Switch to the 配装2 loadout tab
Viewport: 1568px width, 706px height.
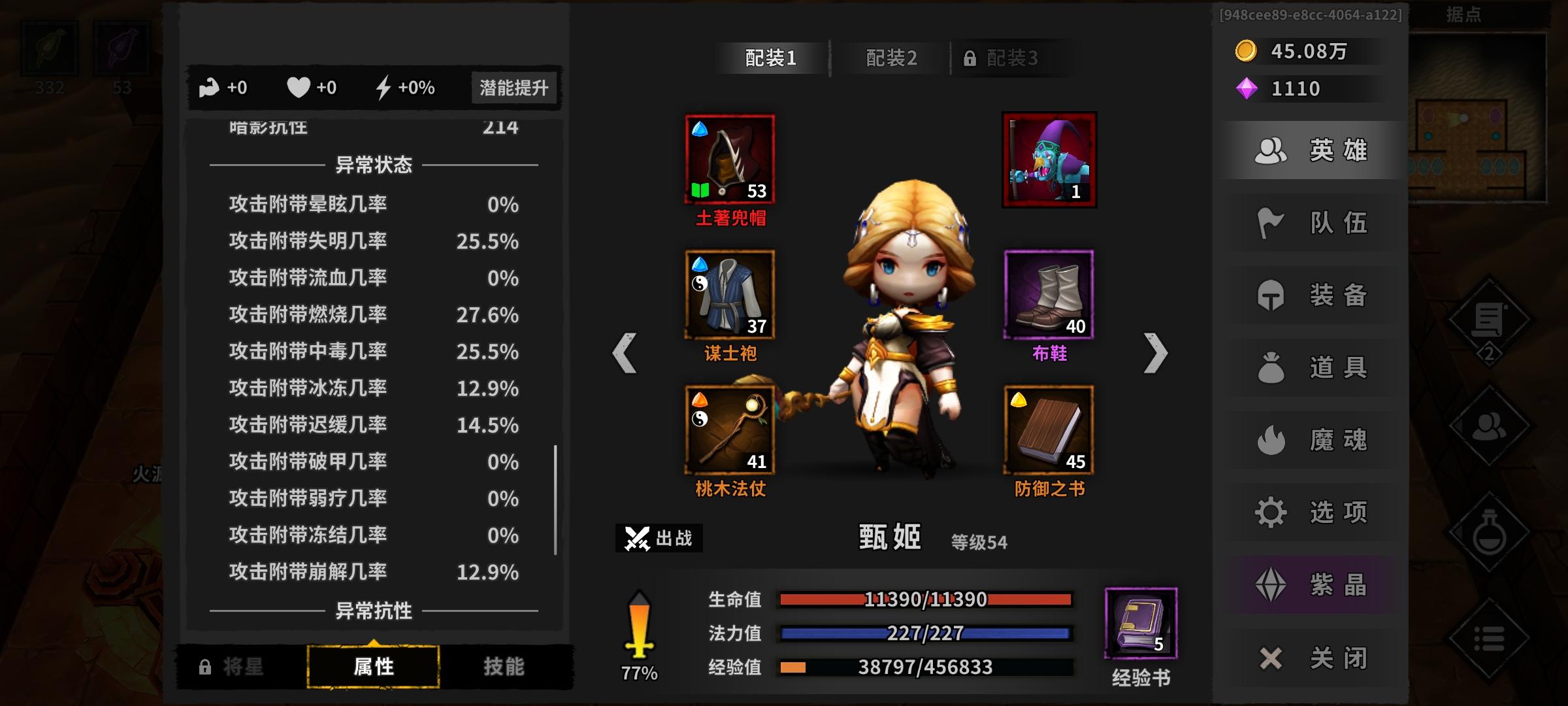[891, 58]
